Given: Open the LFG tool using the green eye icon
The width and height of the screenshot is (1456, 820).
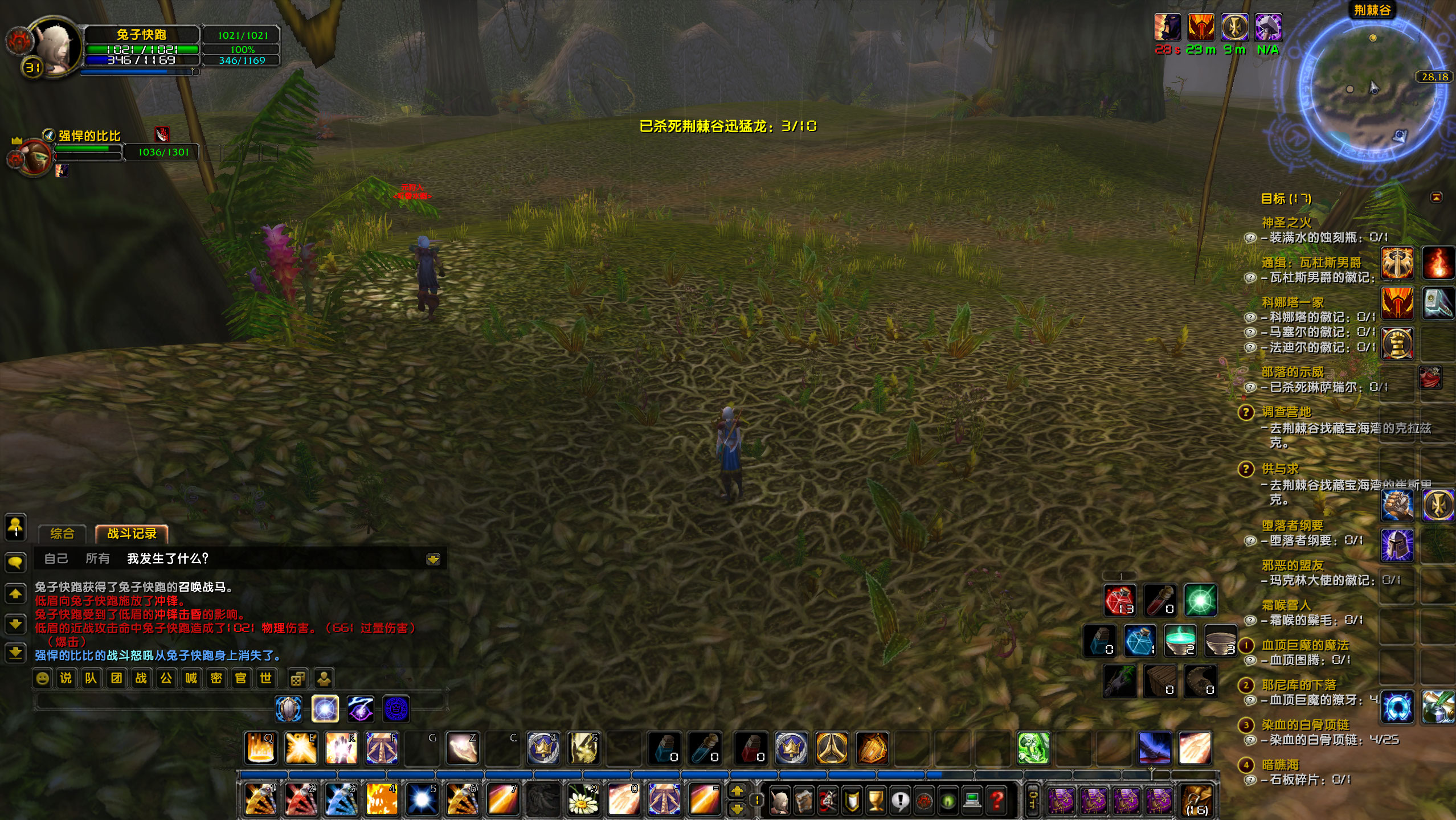Looking at the screenshot, I should (x=947, y=800).
